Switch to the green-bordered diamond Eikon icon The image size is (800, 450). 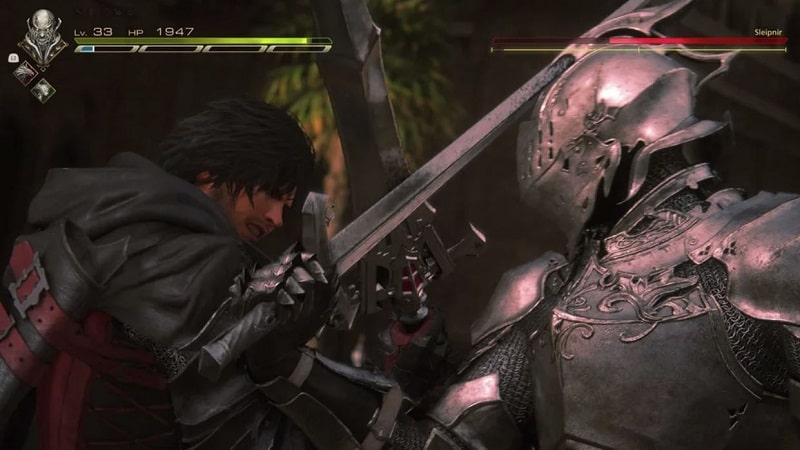[45, 88]
